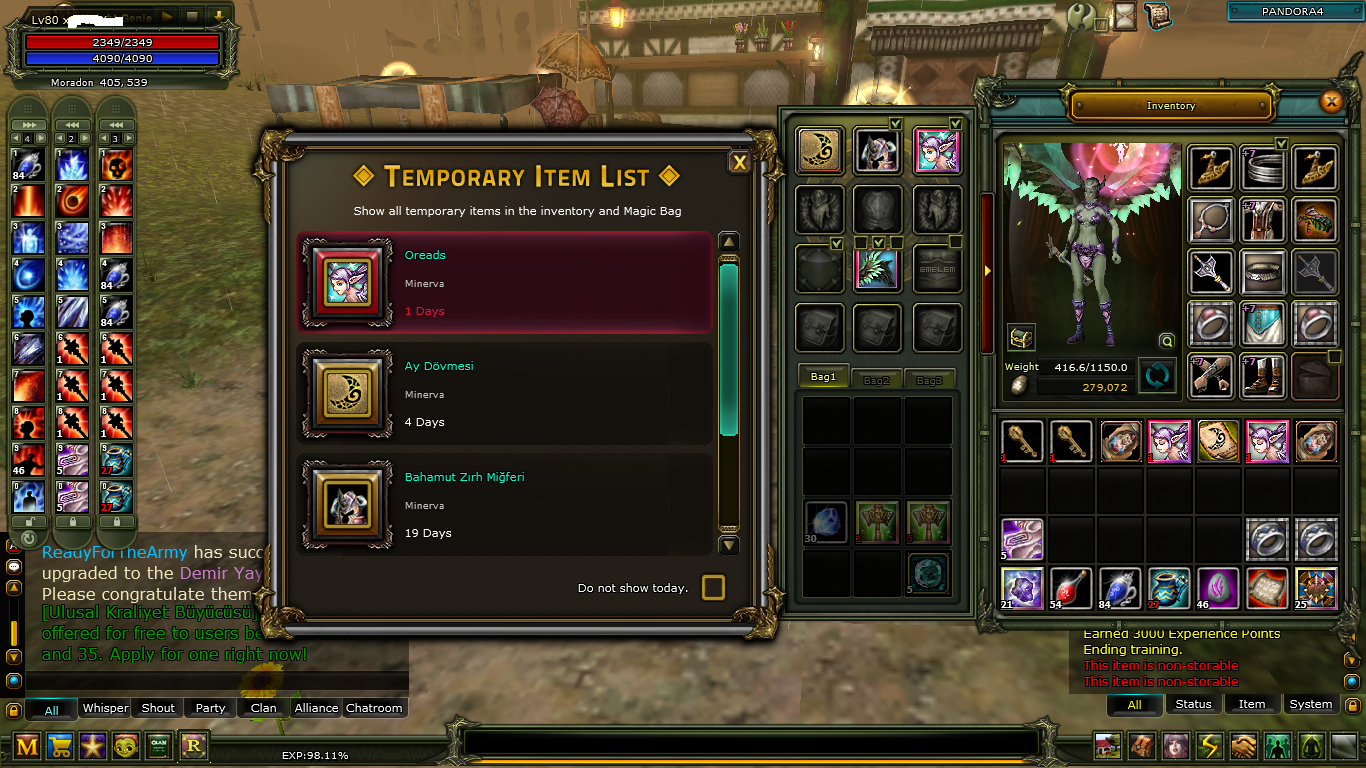Expand the arrow beside the magic bag panel

987,269
